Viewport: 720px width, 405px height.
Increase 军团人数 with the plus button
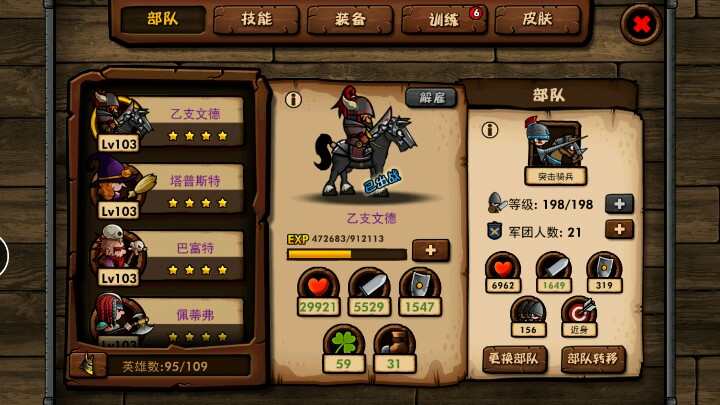tap(620, 229)
